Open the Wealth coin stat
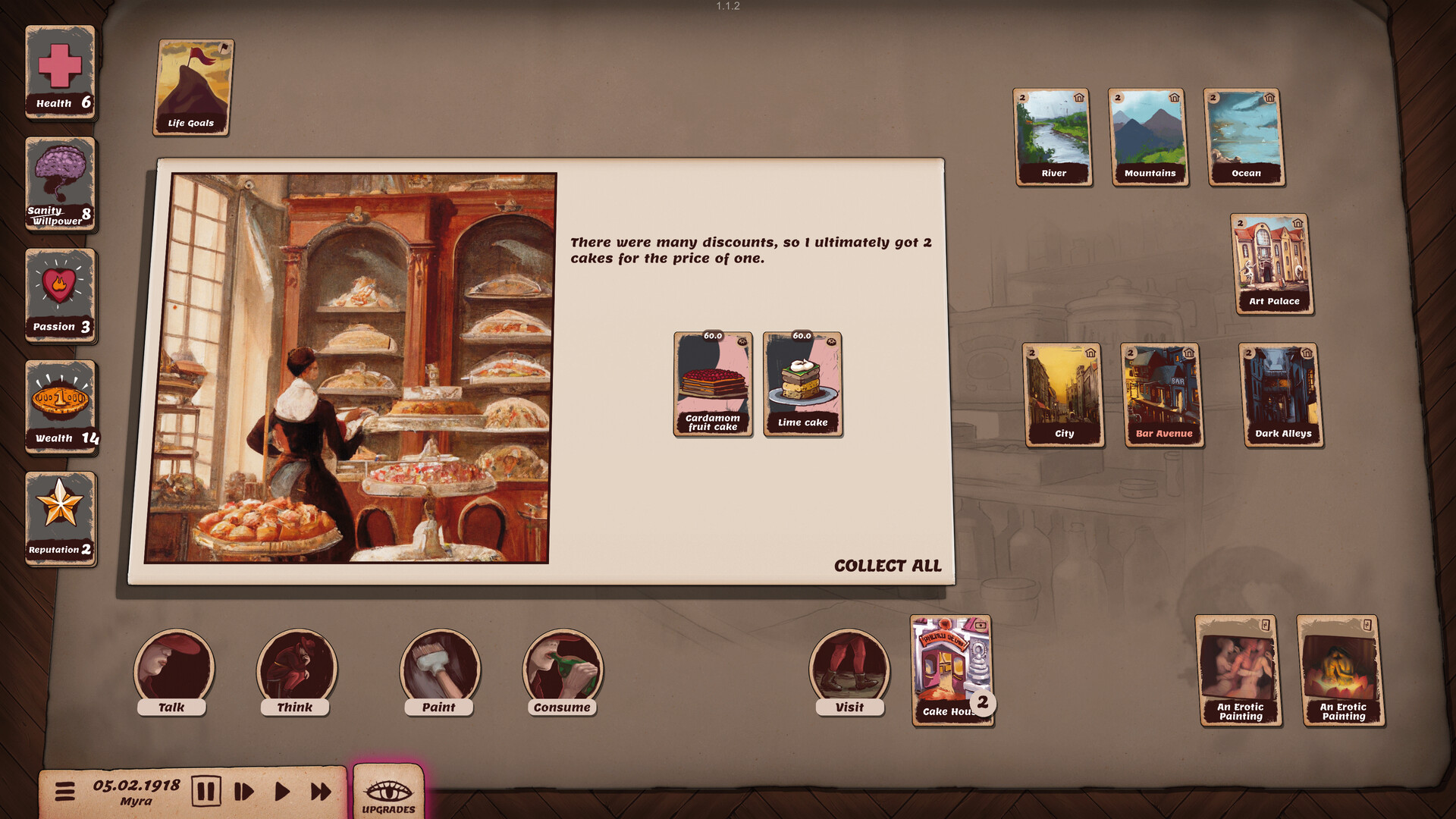Screen dimensions: 1456x819 tap(61, 402)
